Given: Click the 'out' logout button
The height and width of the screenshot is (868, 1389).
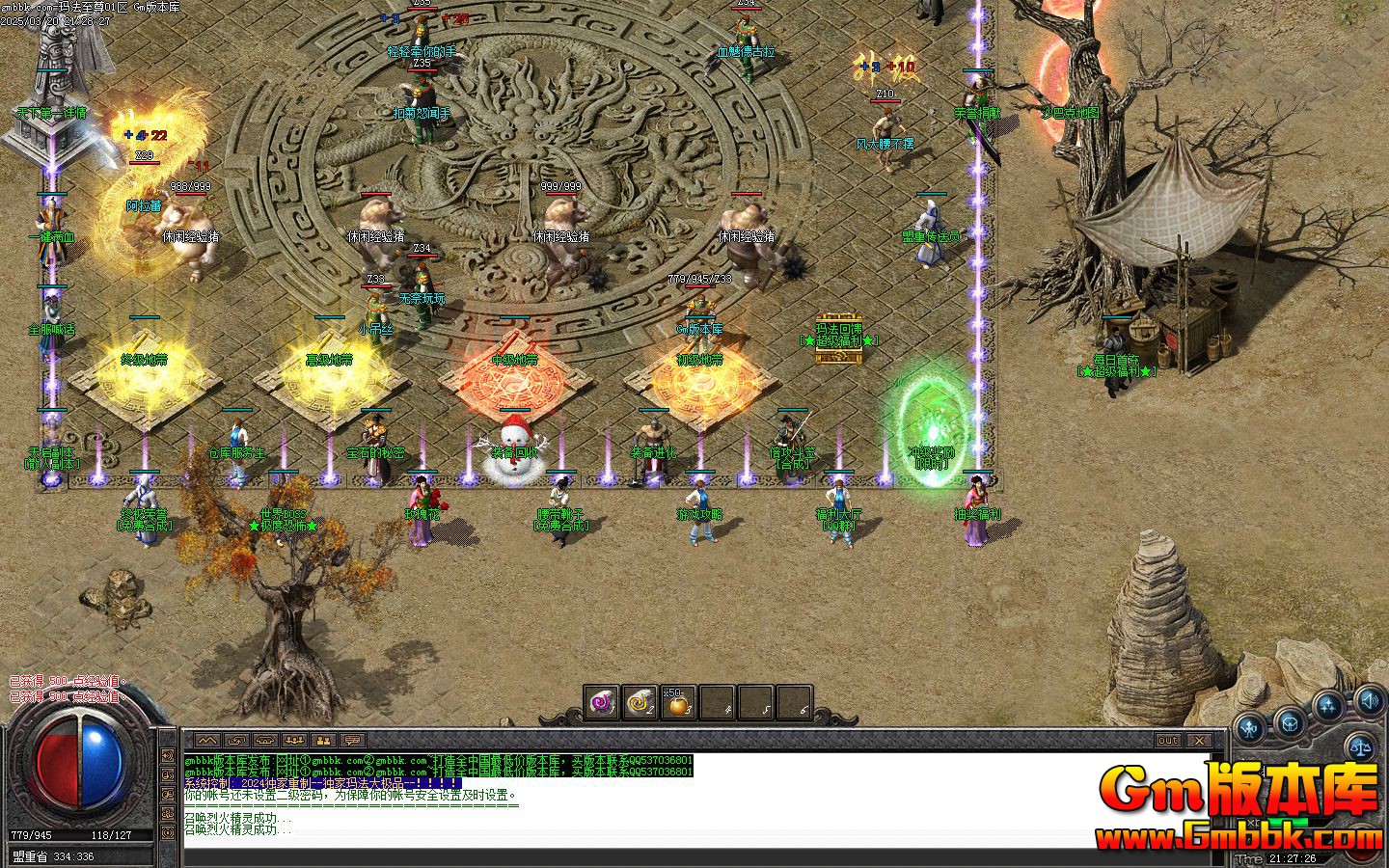Looking at the screenshot, I should pos(1168,740).
